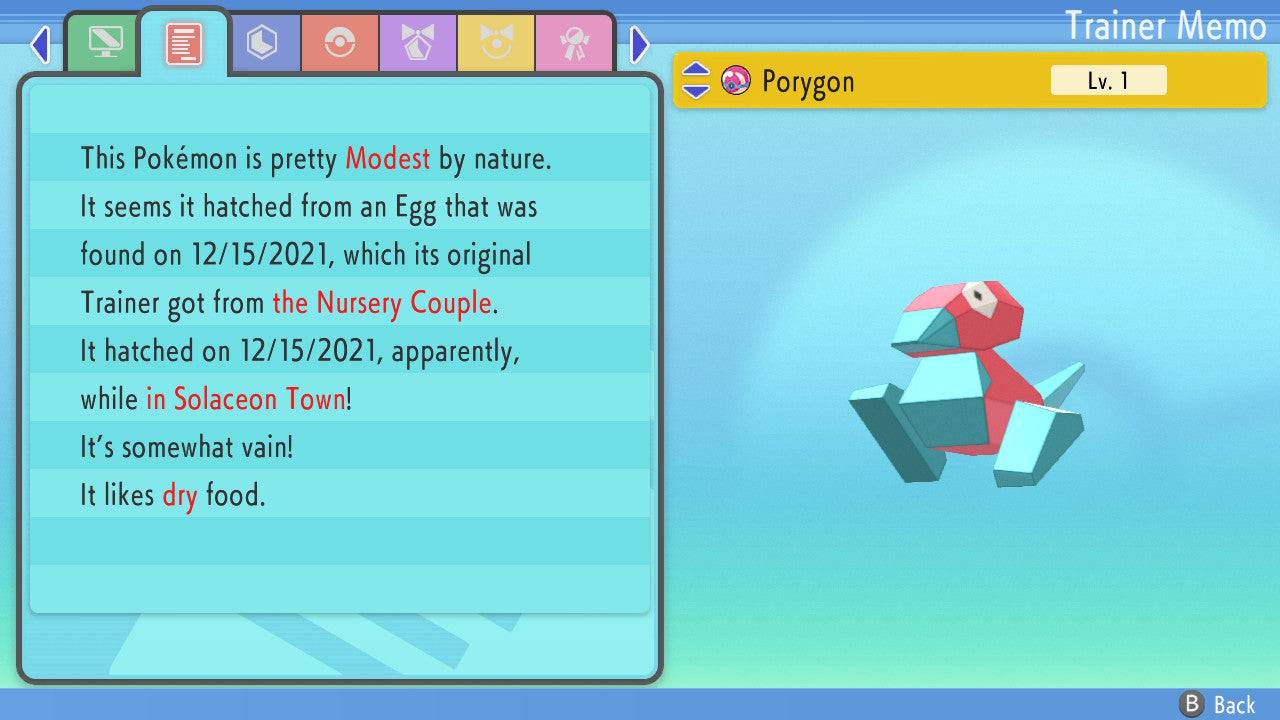Viewport: 1280px width, 720px height.
Task: Select the Trainer Memo document tab
Action: point(183,44)
